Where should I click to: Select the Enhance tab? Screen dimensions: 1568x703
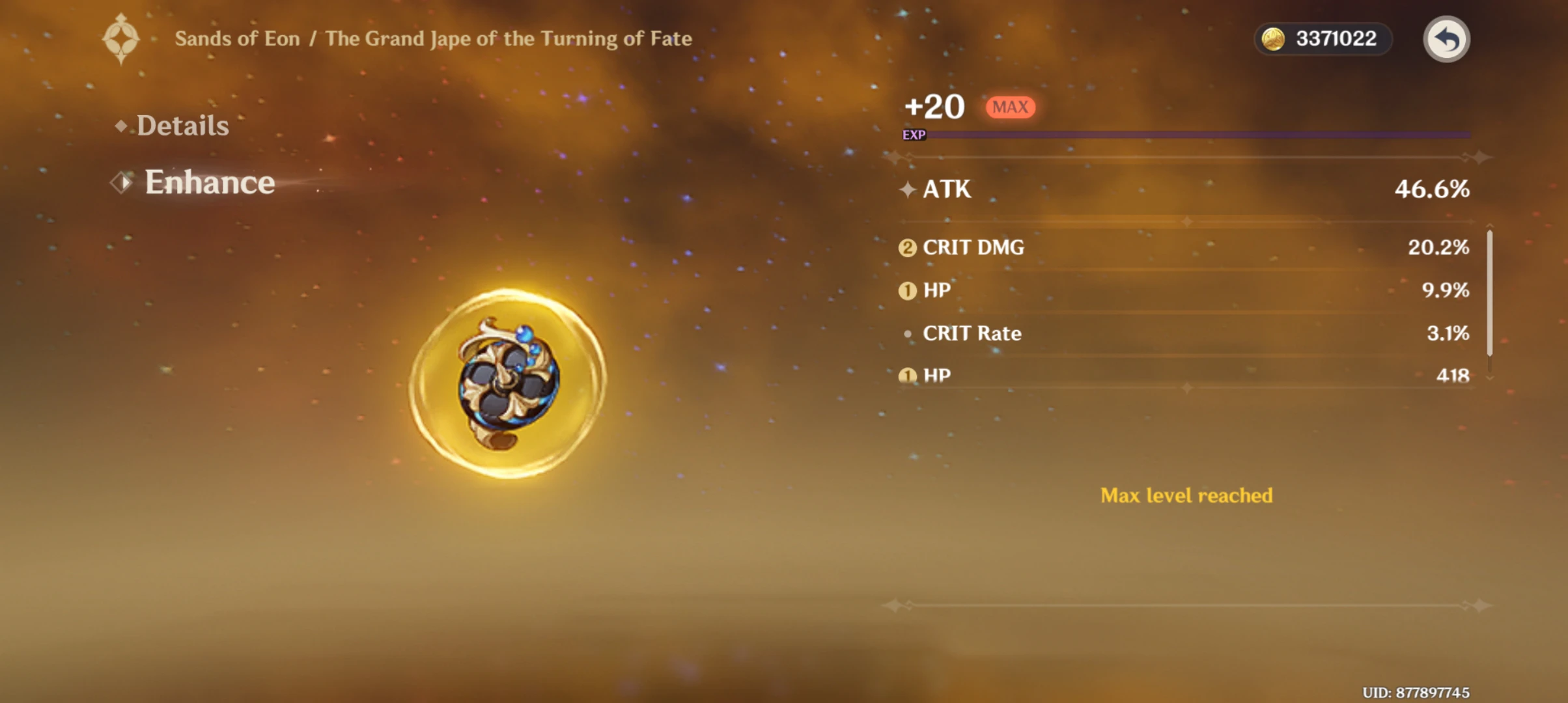tap(209, 183)
